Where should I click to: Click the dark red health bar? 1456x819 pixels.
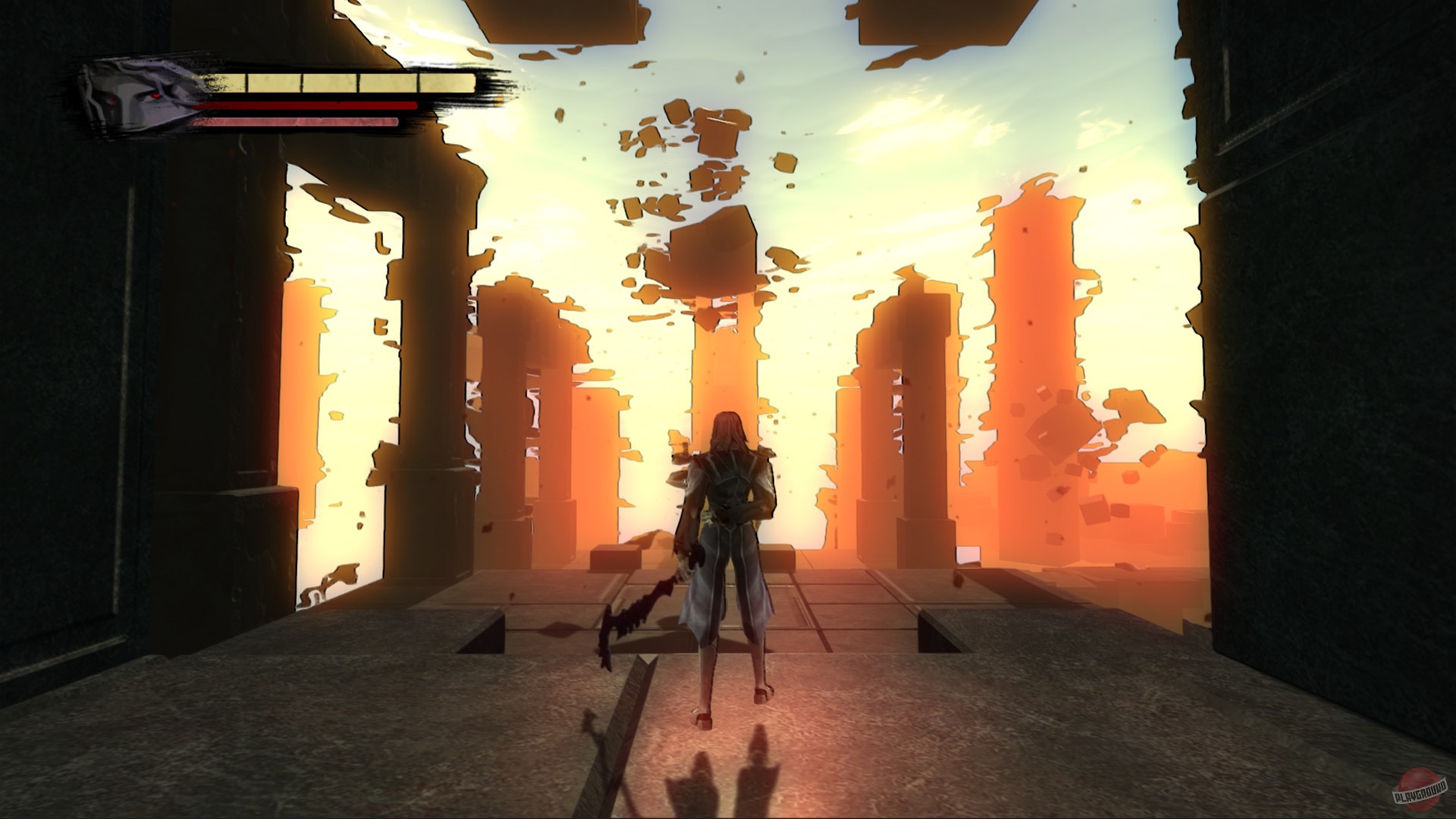pyautogui.click(x=303, y=104)
